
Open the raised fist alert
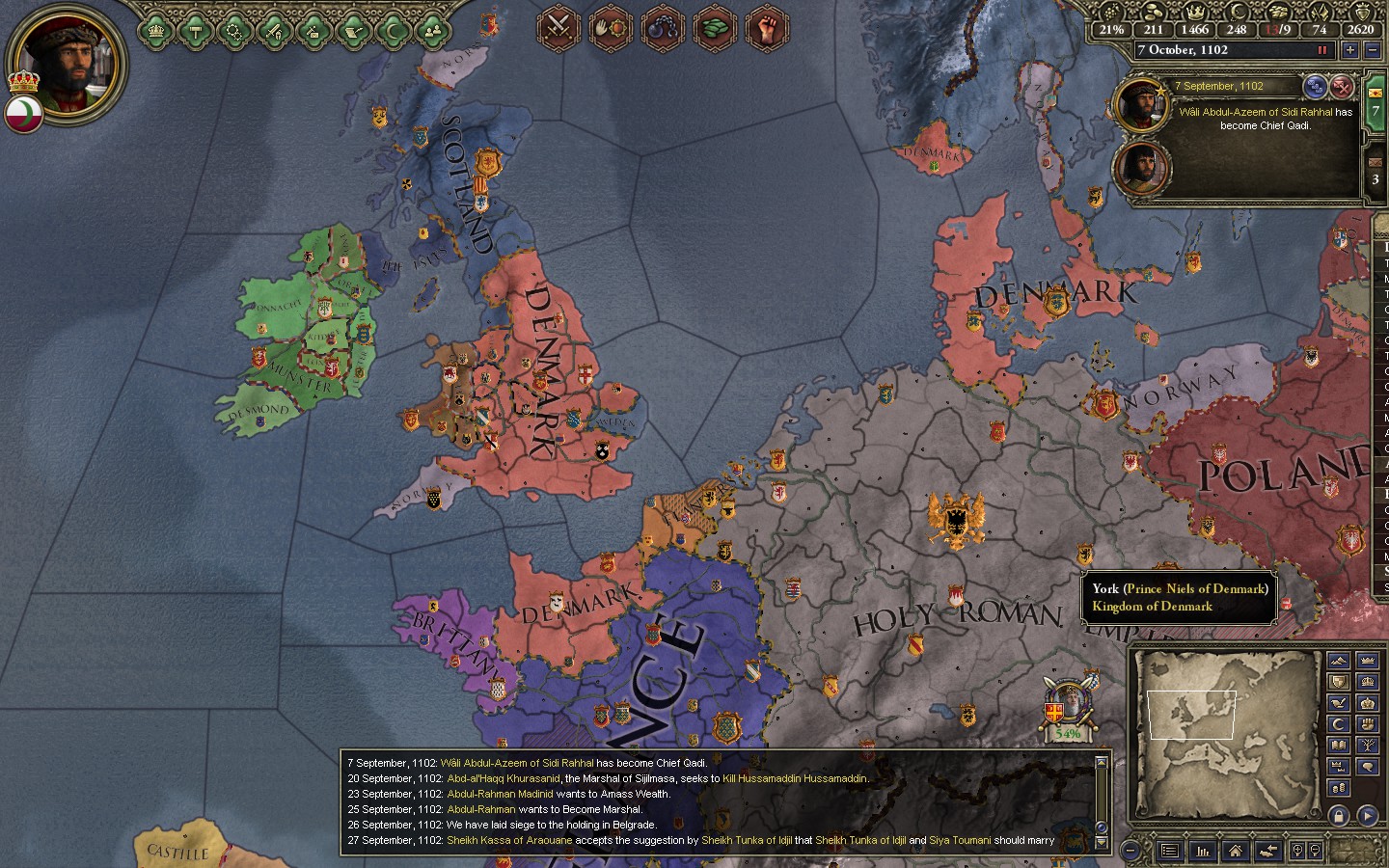[x=767, y=26]
